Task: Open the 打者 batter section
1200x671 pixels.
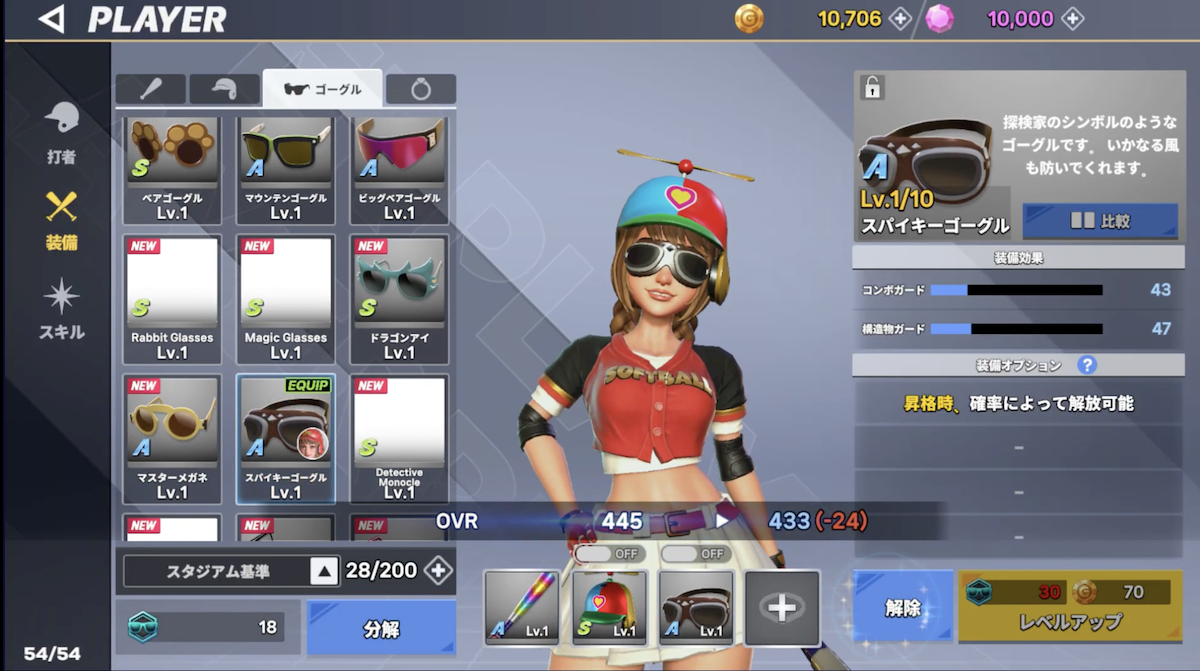Action: [61, 133]
